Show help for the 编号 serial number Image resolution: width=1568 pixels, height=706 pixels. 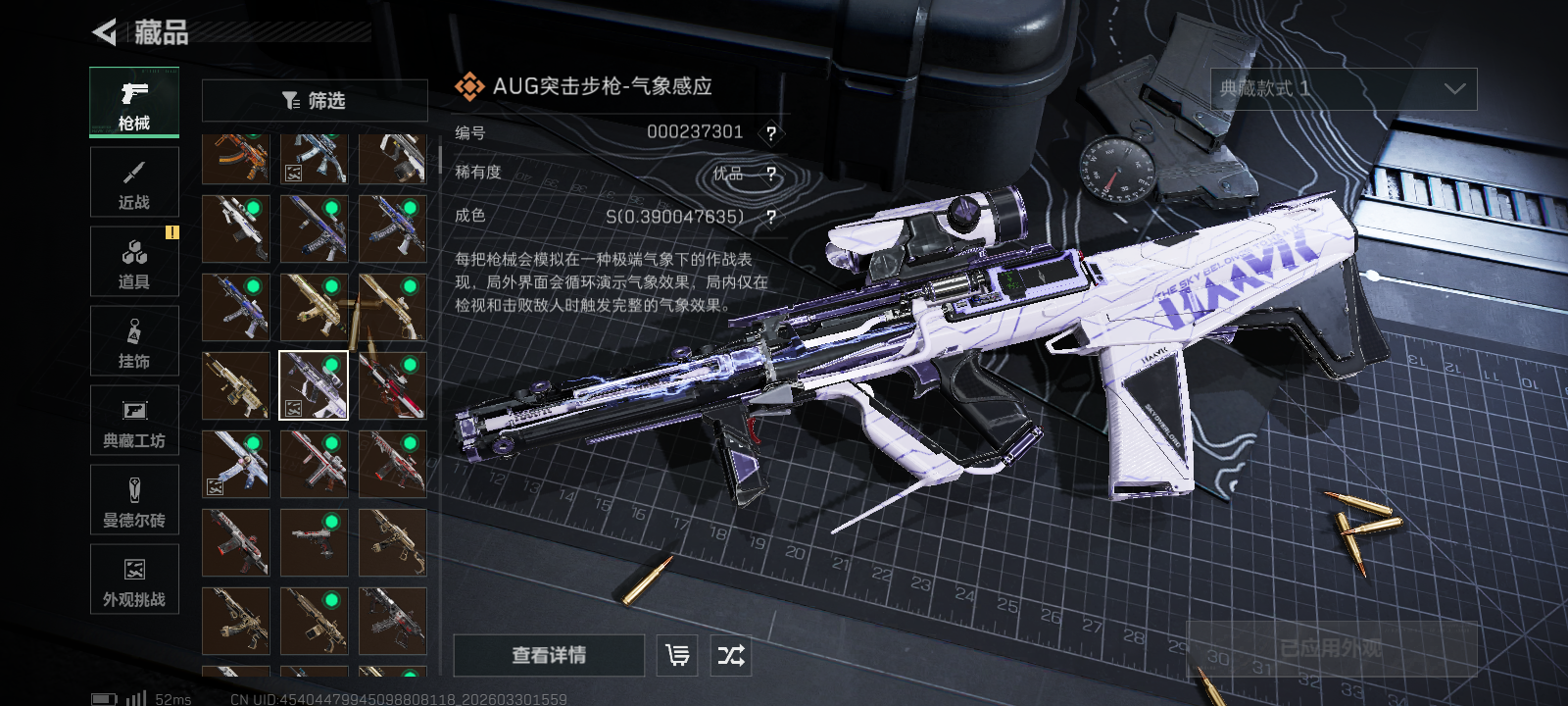(771, 133)
